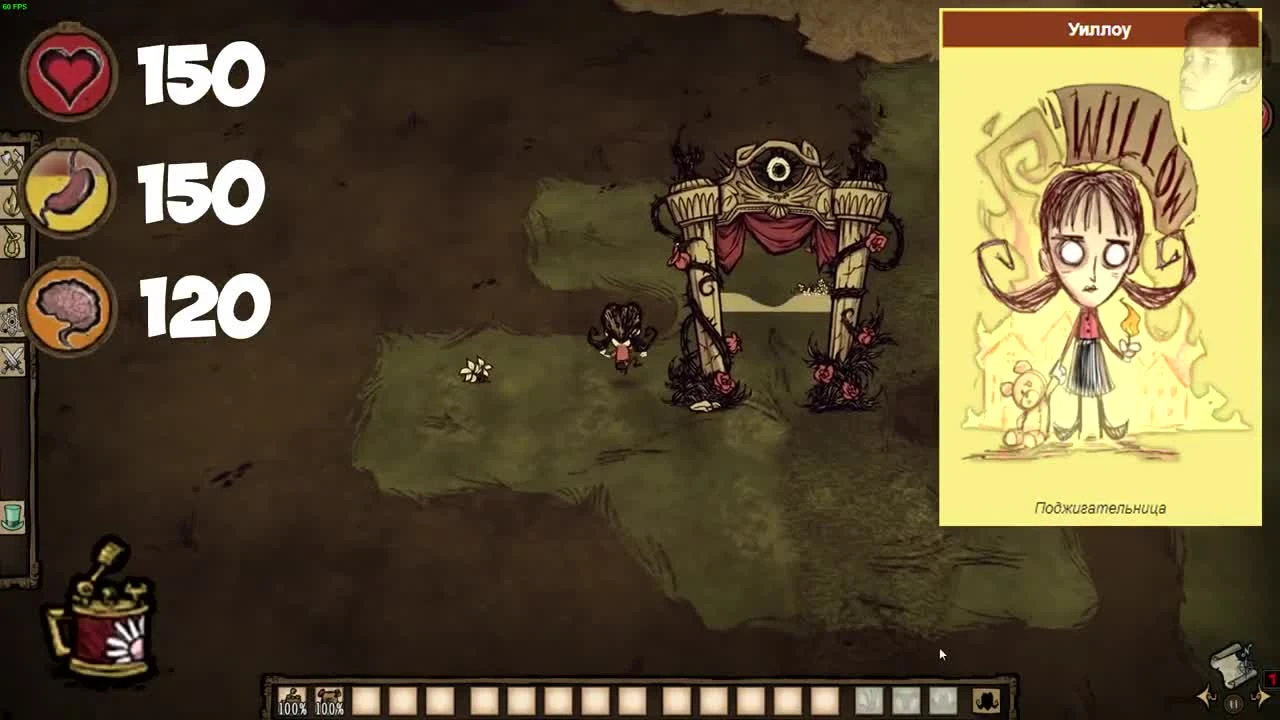Click the health heart indicator
1280x720 pixels.
point(66,72)
